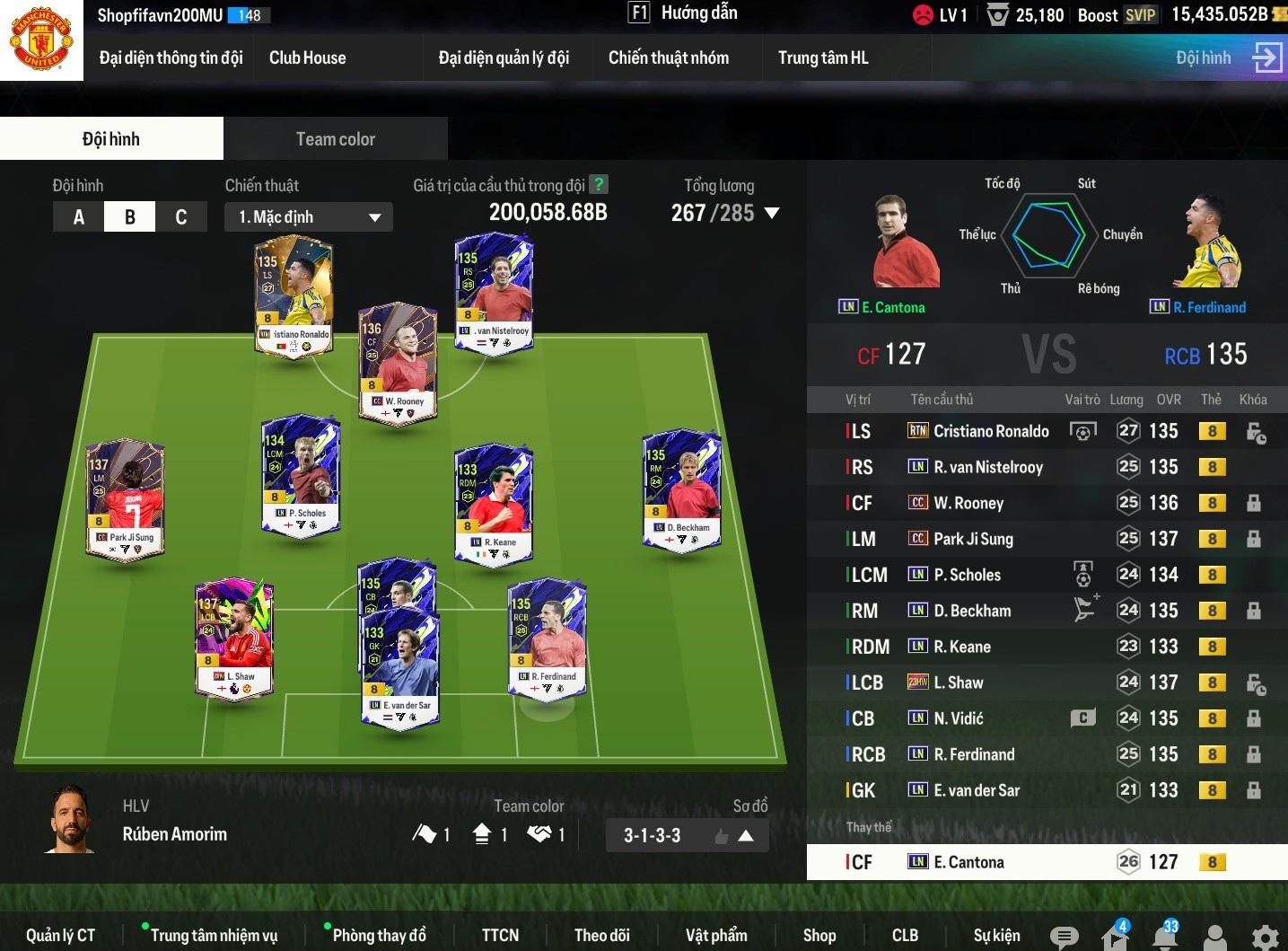Image resolution: width=1288 pixels, height=951 pixels.
Task: Open the 3-1-3-3 formation selector
Action: pyautogui.click(x=687, y=836)
